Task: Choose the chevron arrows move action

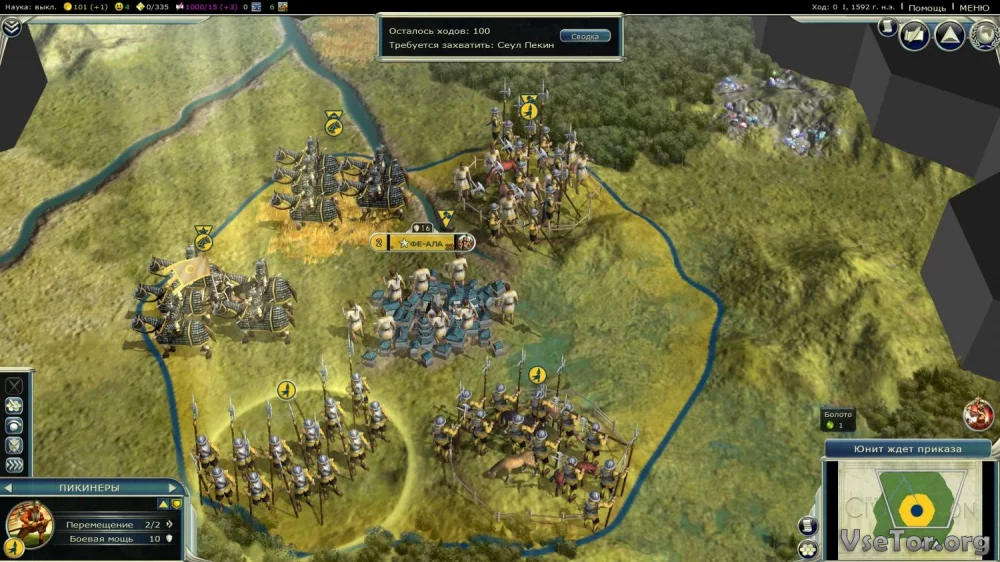Action: click(x=14, y=464)
